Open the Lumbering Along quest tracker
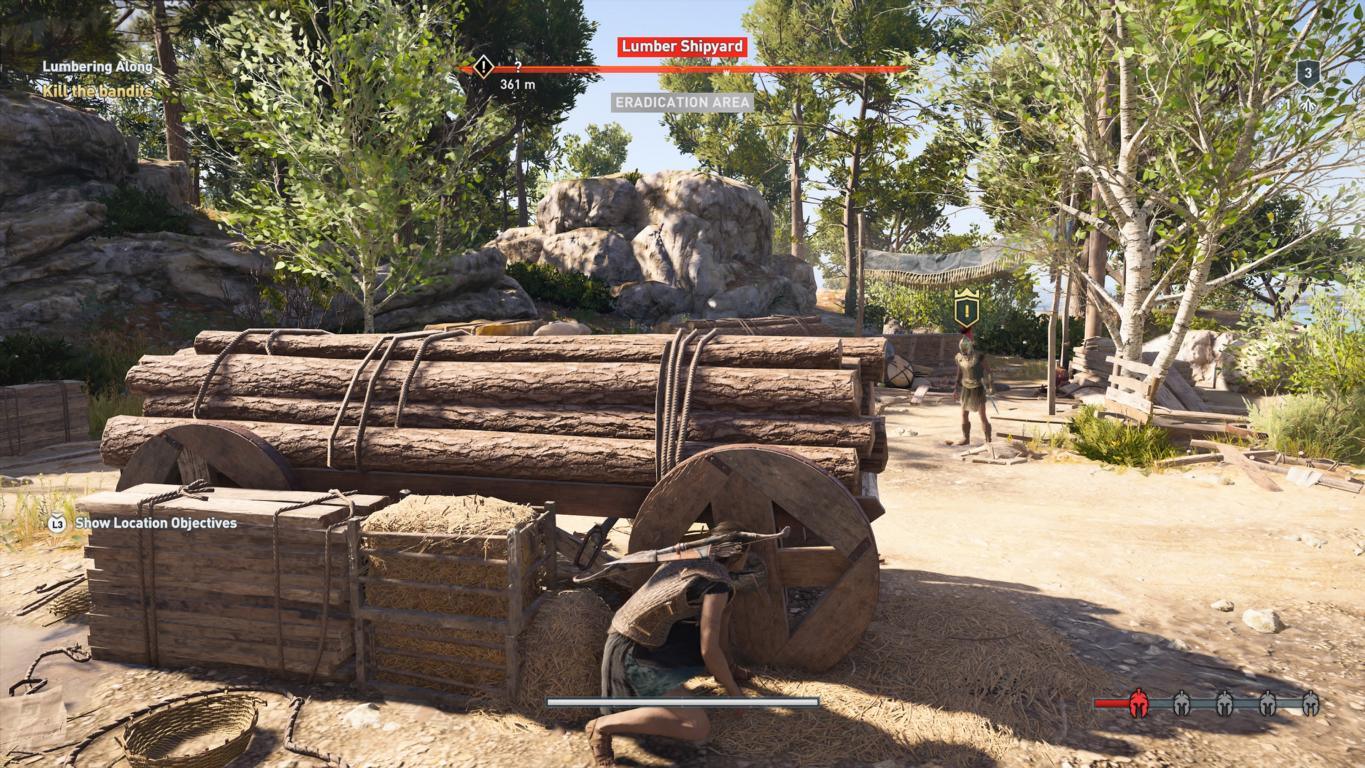The image size is (1365, 768). (97, 67)
